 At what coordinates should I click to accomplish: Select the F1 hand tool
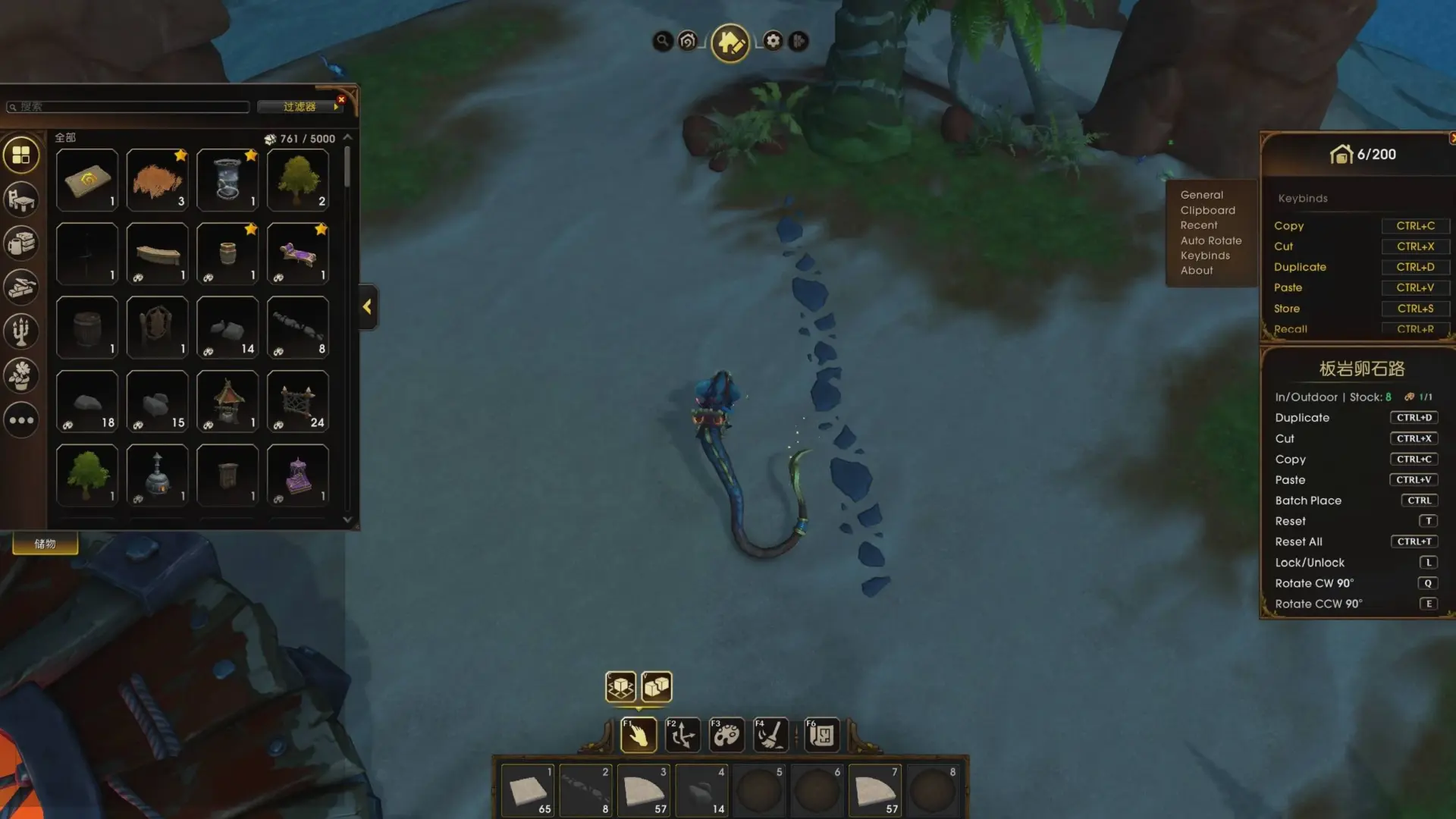(x=639, y=734)
